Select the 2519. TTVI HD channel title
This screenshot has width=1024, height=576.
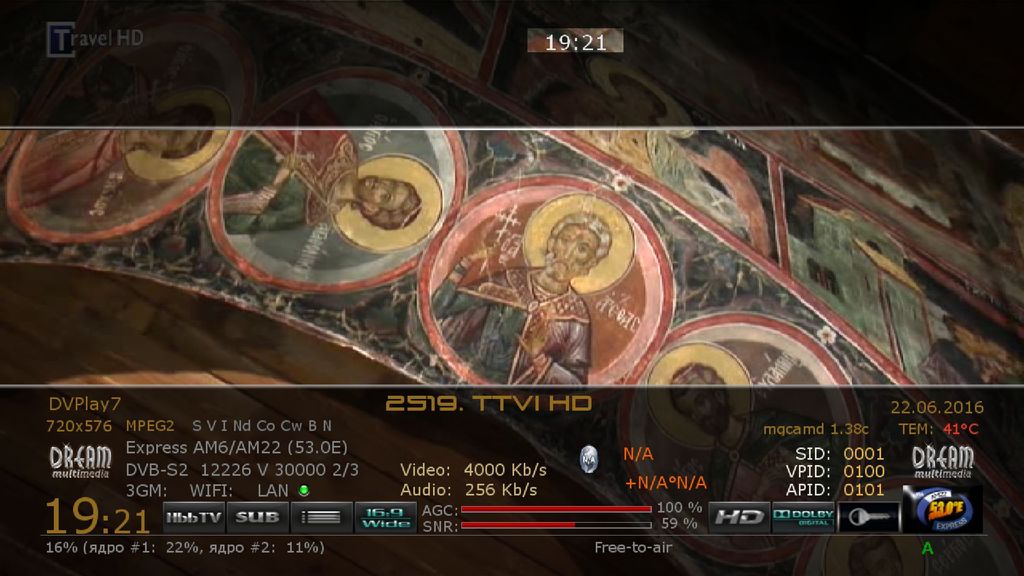[x=489, y=404]
